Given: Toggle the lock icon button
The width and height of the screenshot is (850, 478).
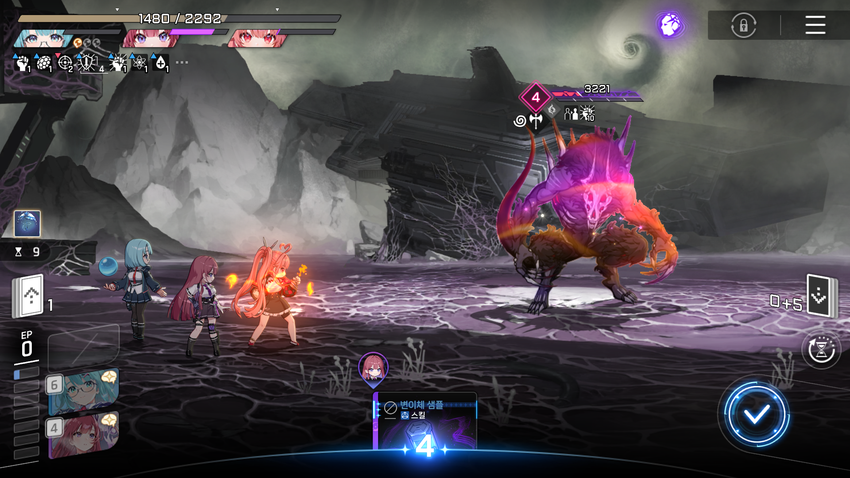Looking at the screenshot, I should (743, 25).
